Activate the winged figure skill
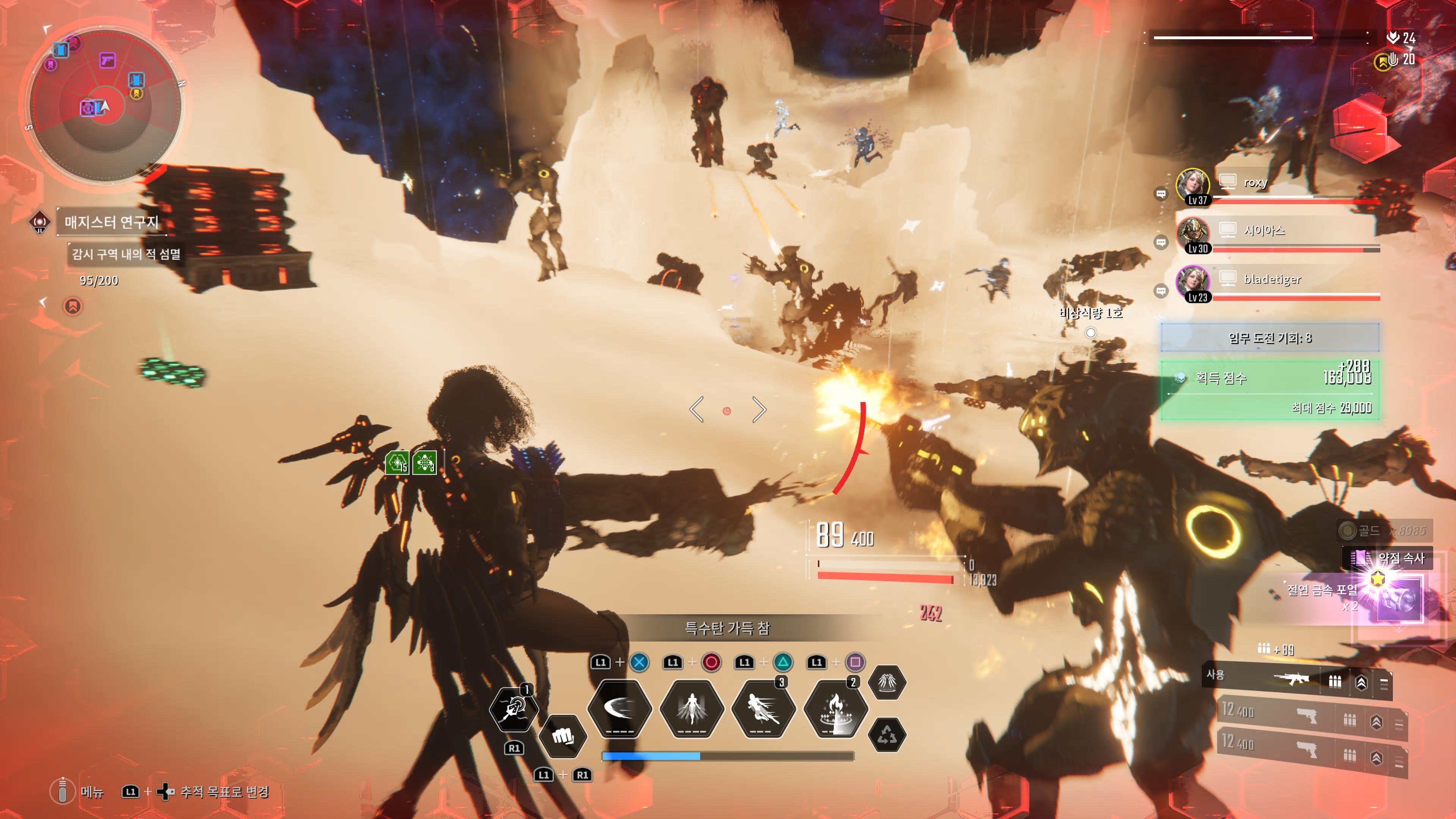This screenshot has width=1456, height=819. tap(692, 708)
